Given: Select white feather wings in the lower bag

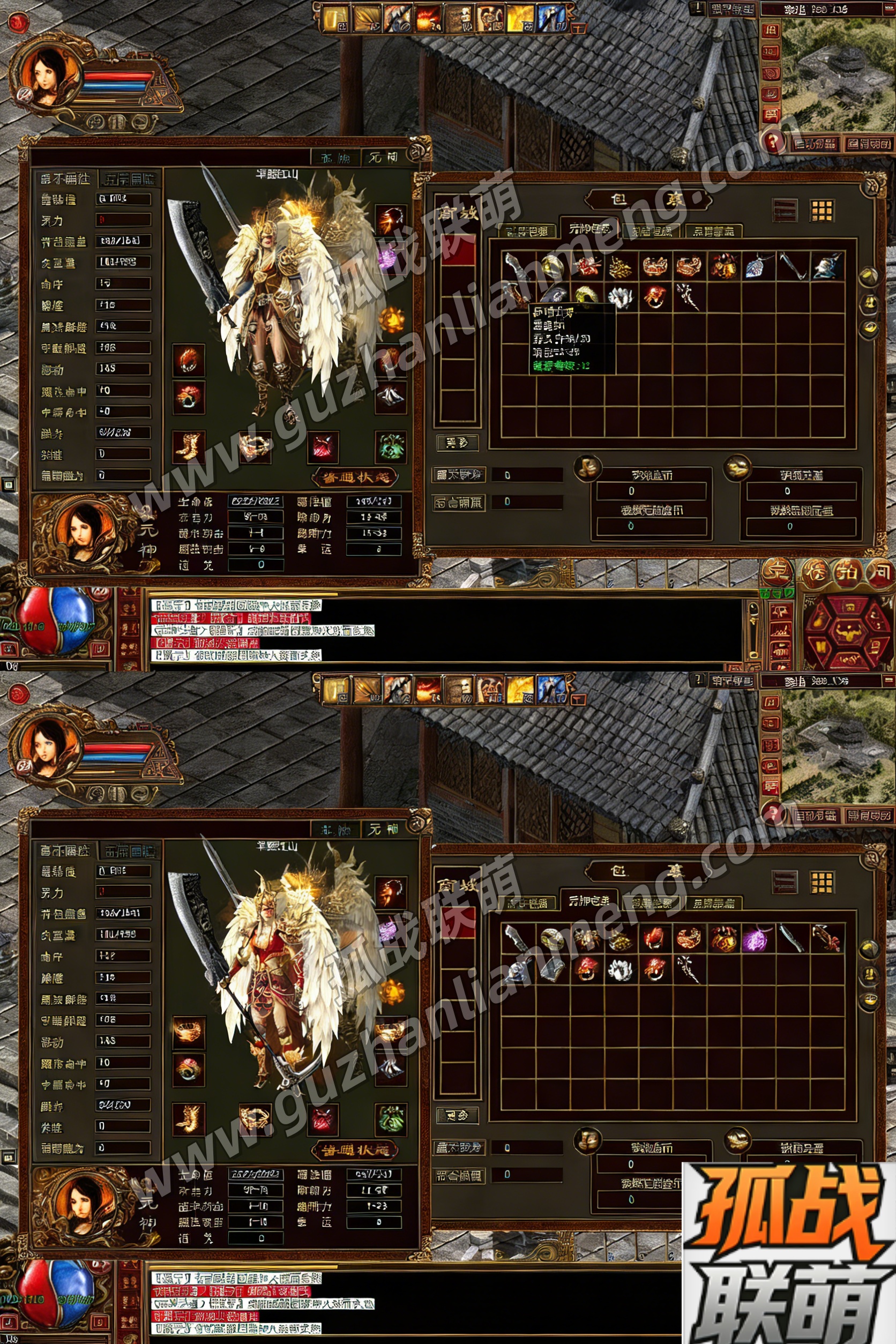Looking at the screenshot, I should [620, 969].
